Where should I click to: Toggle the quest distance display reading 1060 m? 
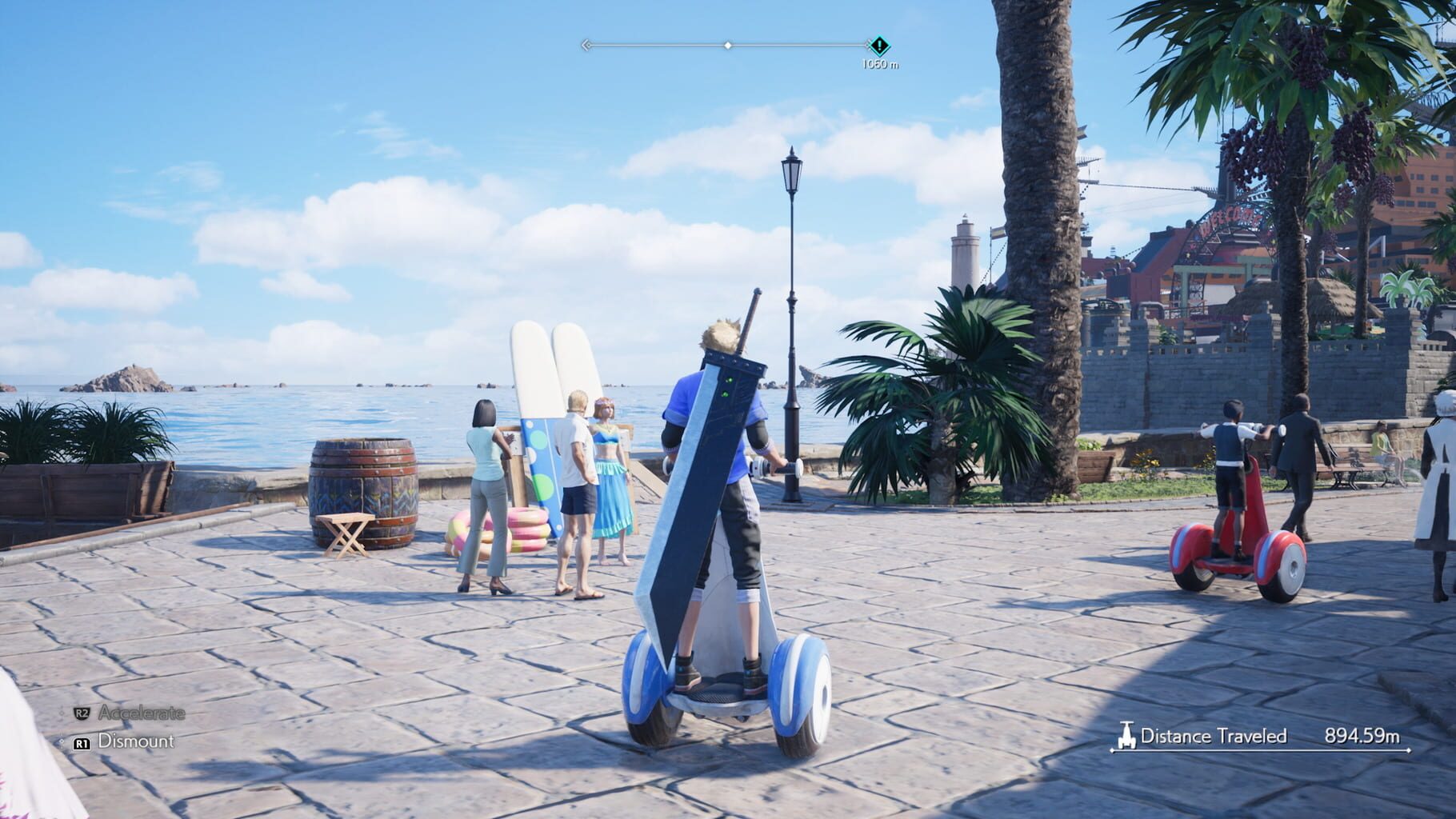click(x=879, y=62)
